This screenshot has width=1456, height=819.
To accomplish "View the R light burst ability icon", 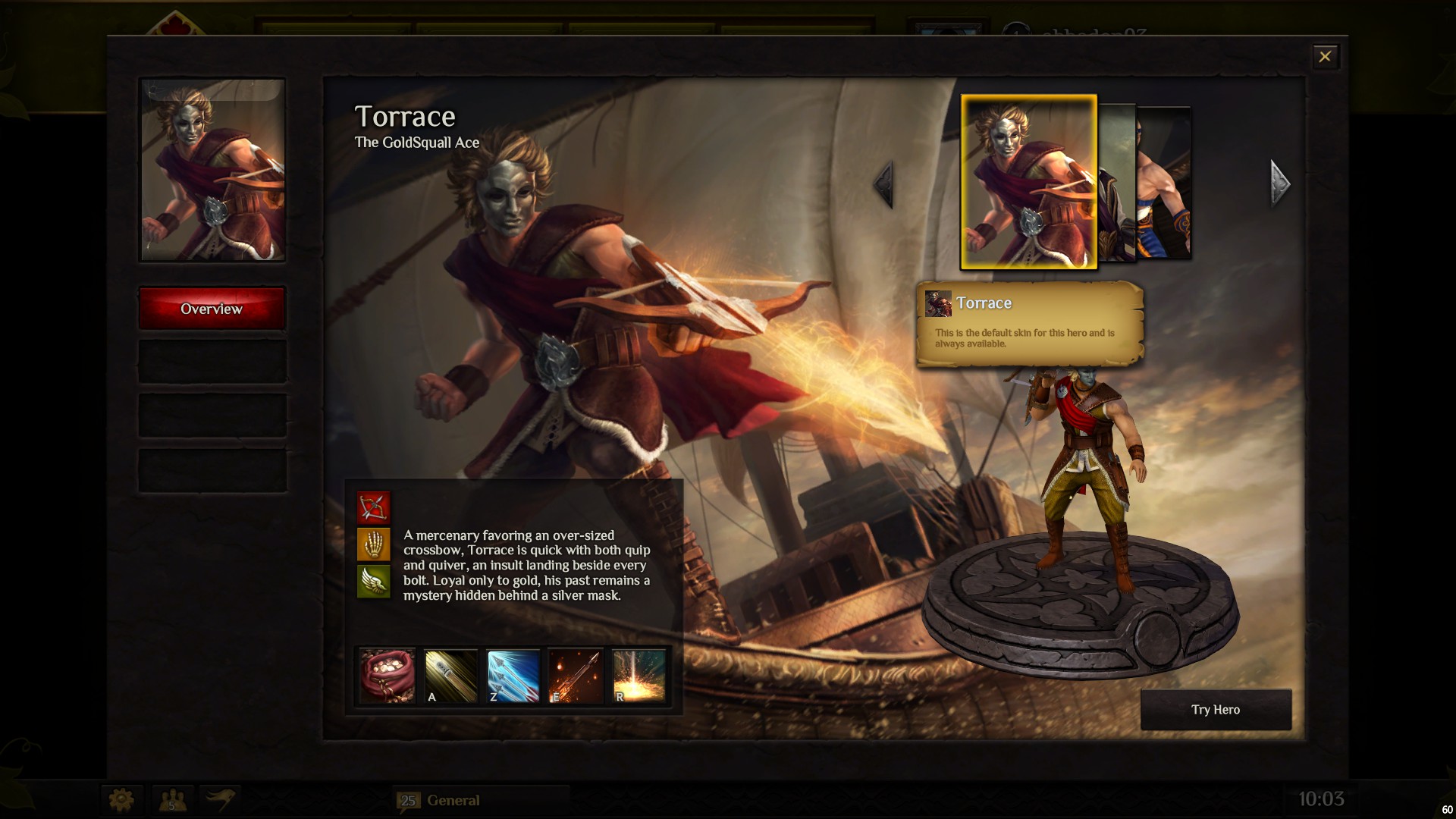I will 639,676.
